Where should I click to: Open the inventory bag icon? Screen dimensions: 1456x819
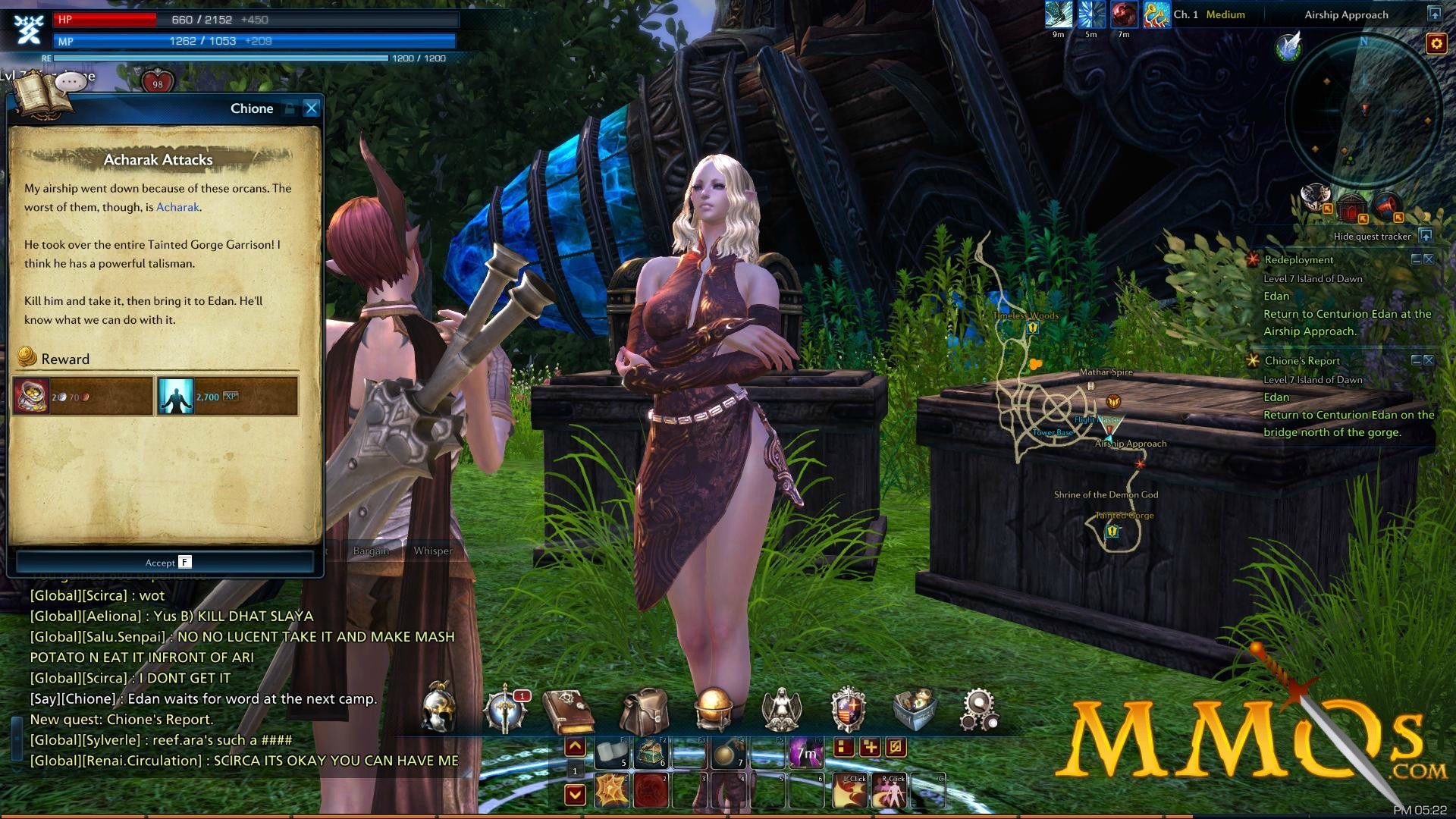(x=645, y=709)
